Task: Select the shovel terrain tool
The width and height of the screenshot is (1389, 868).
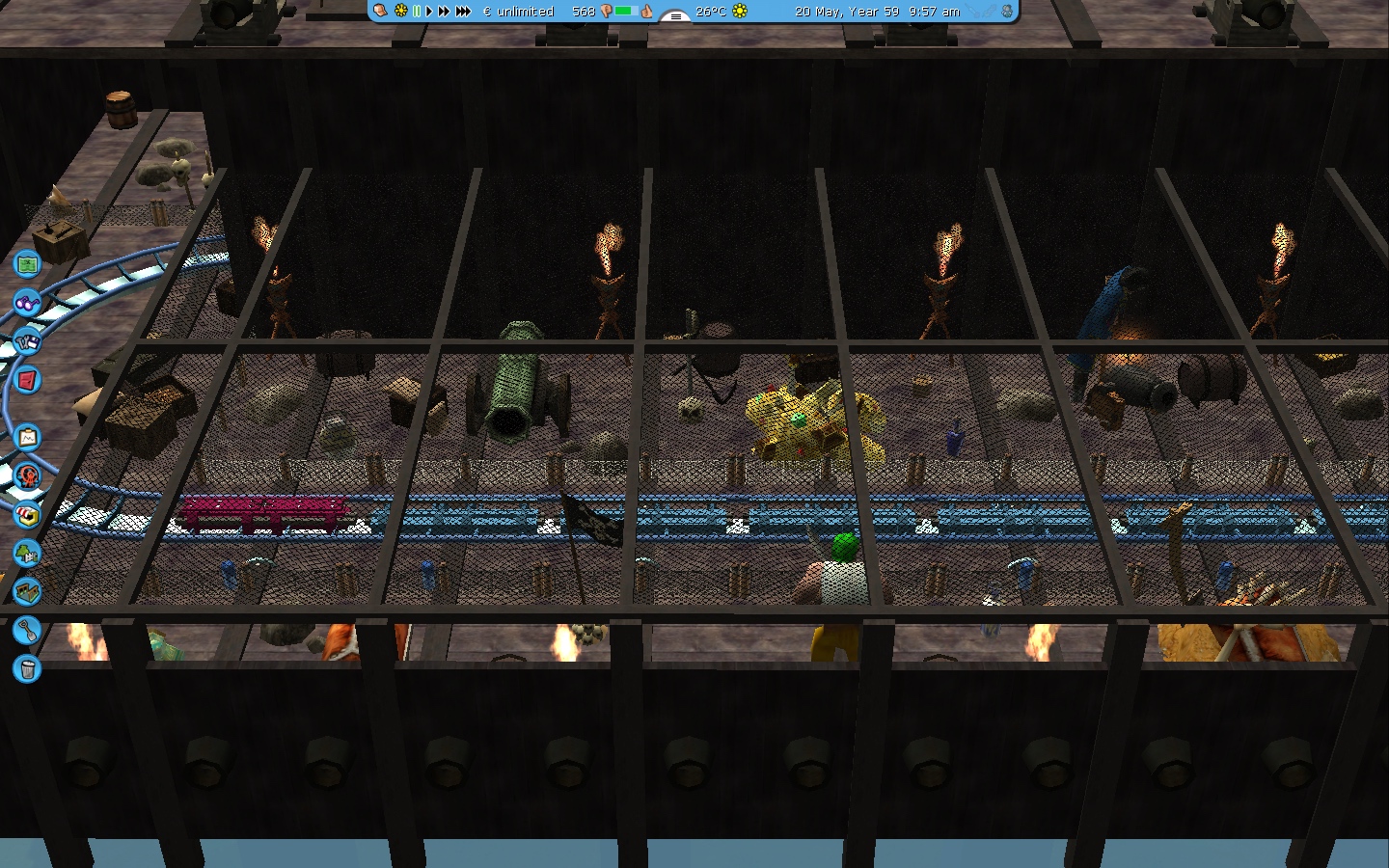Action: 27,631
